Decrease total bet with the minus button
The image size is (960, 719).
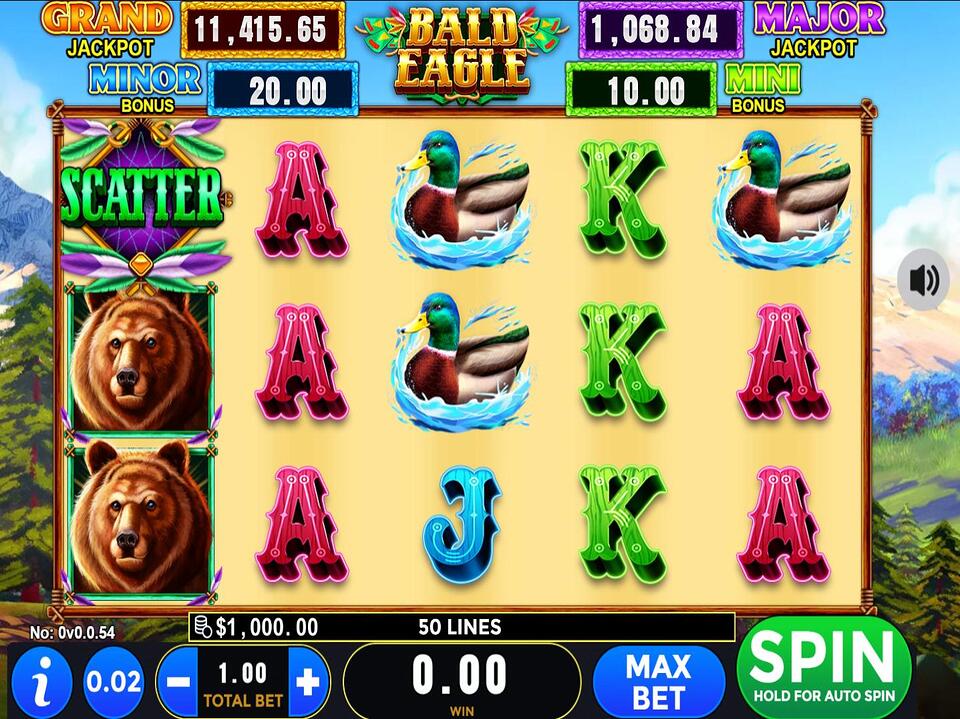pyautogui.click(x=176, y=682)
